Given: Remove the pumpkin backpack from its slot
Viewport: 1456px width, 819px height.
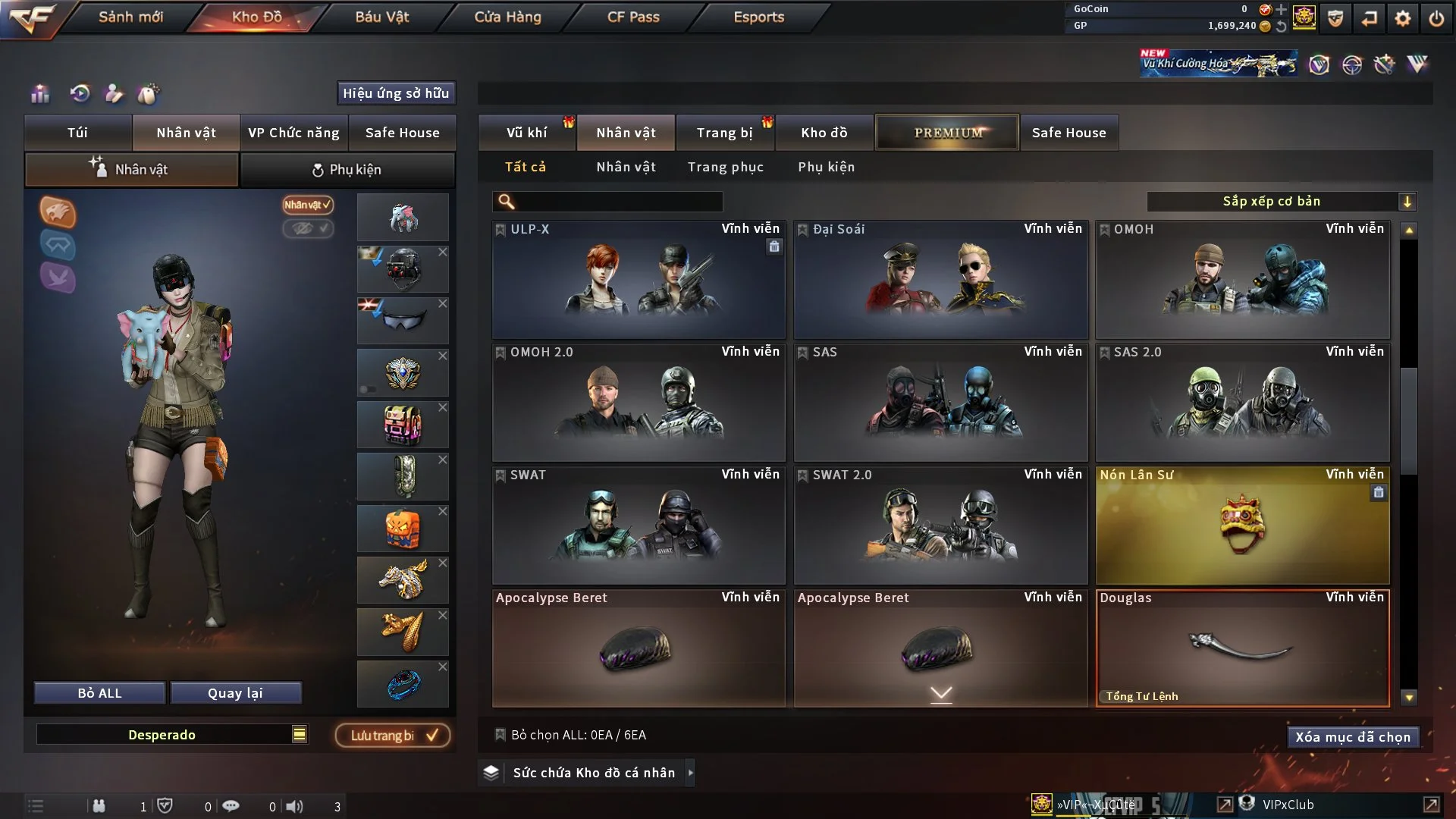Looking at the screenshot, I should tap(443, 512).
